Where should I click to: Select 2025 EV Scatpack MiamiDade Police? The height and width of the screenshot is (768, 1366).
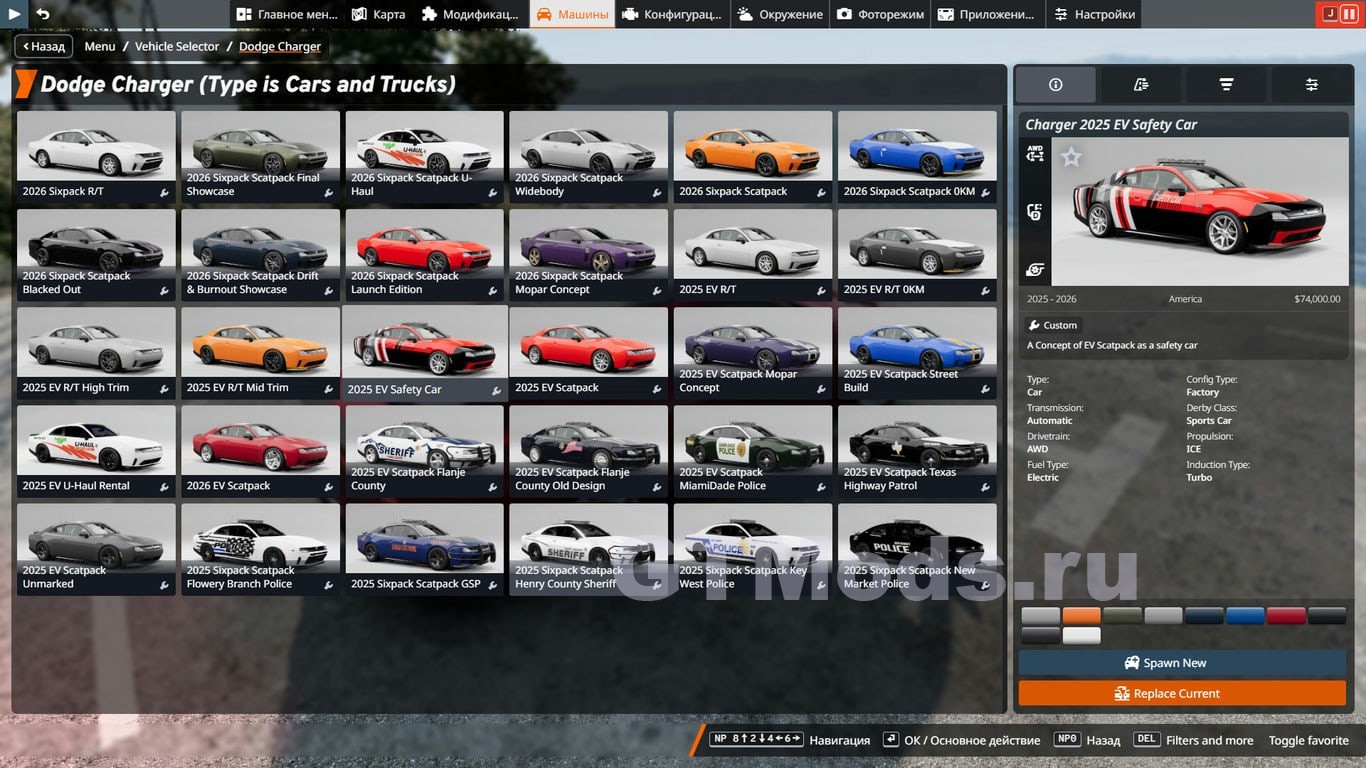(x=752, y=450)
